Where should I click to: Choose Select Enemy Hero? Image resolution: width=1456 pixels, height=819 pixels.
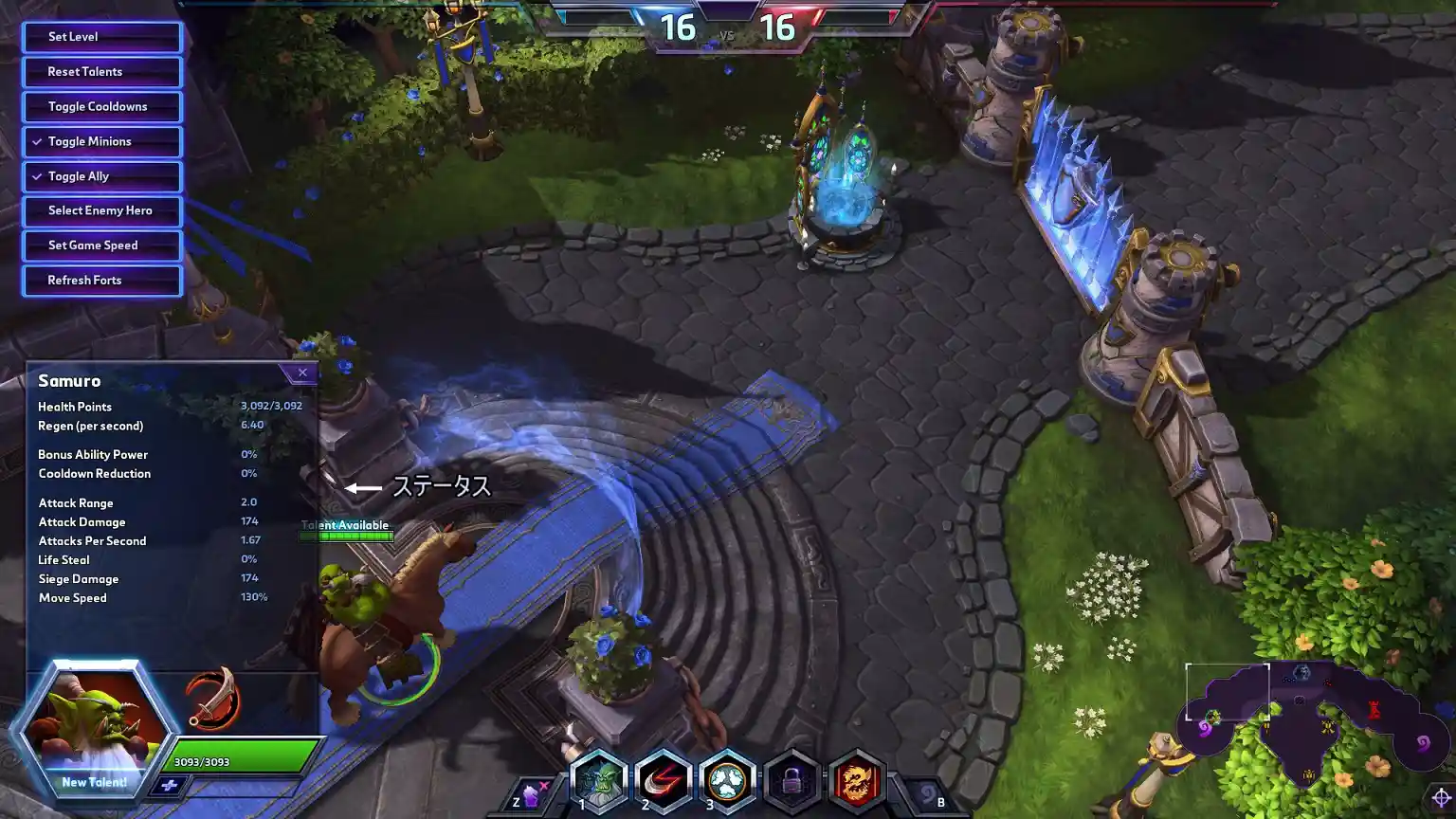[102, 211]
